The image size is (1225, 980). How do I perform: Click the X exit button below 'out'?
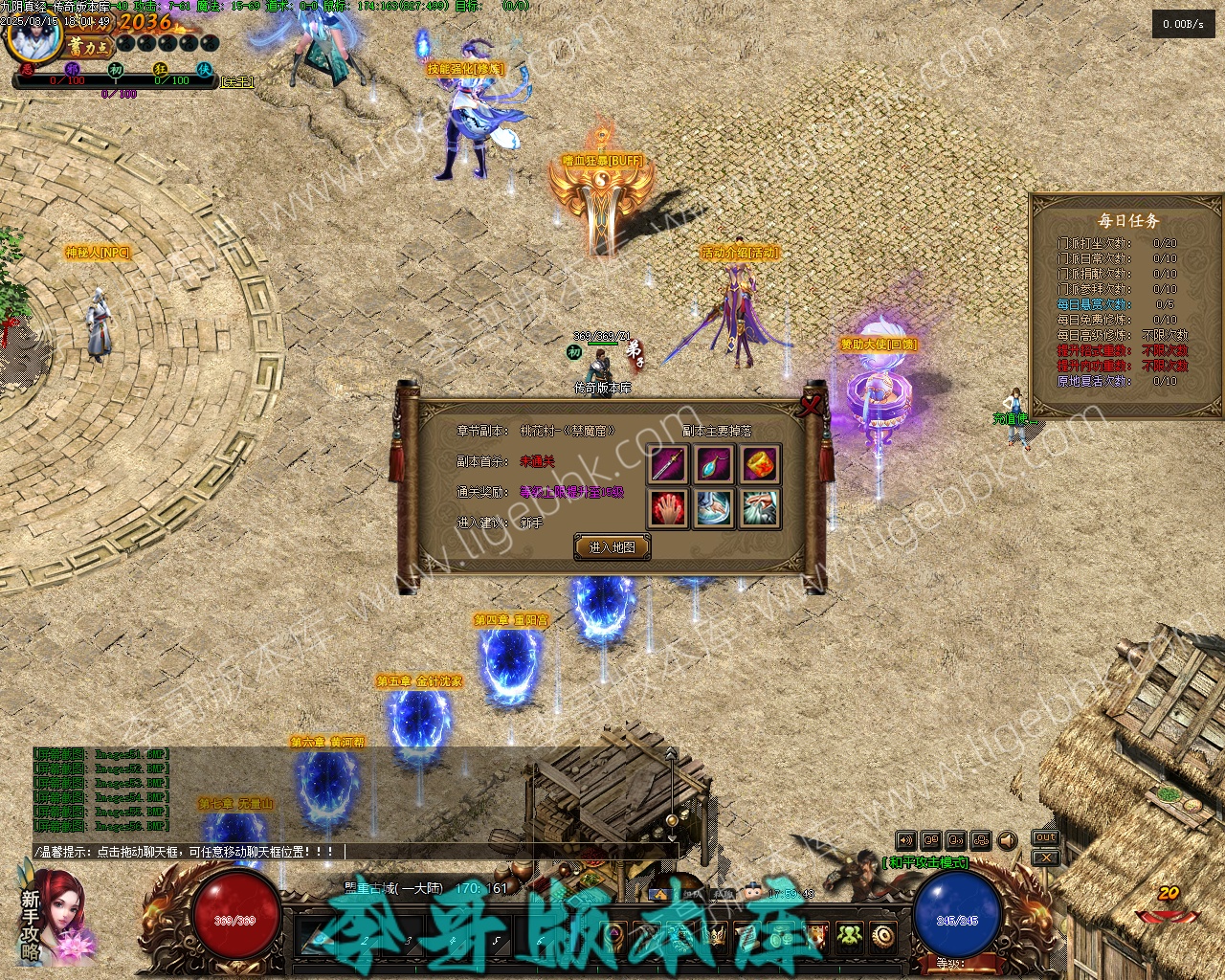[x=1045, y=857]
